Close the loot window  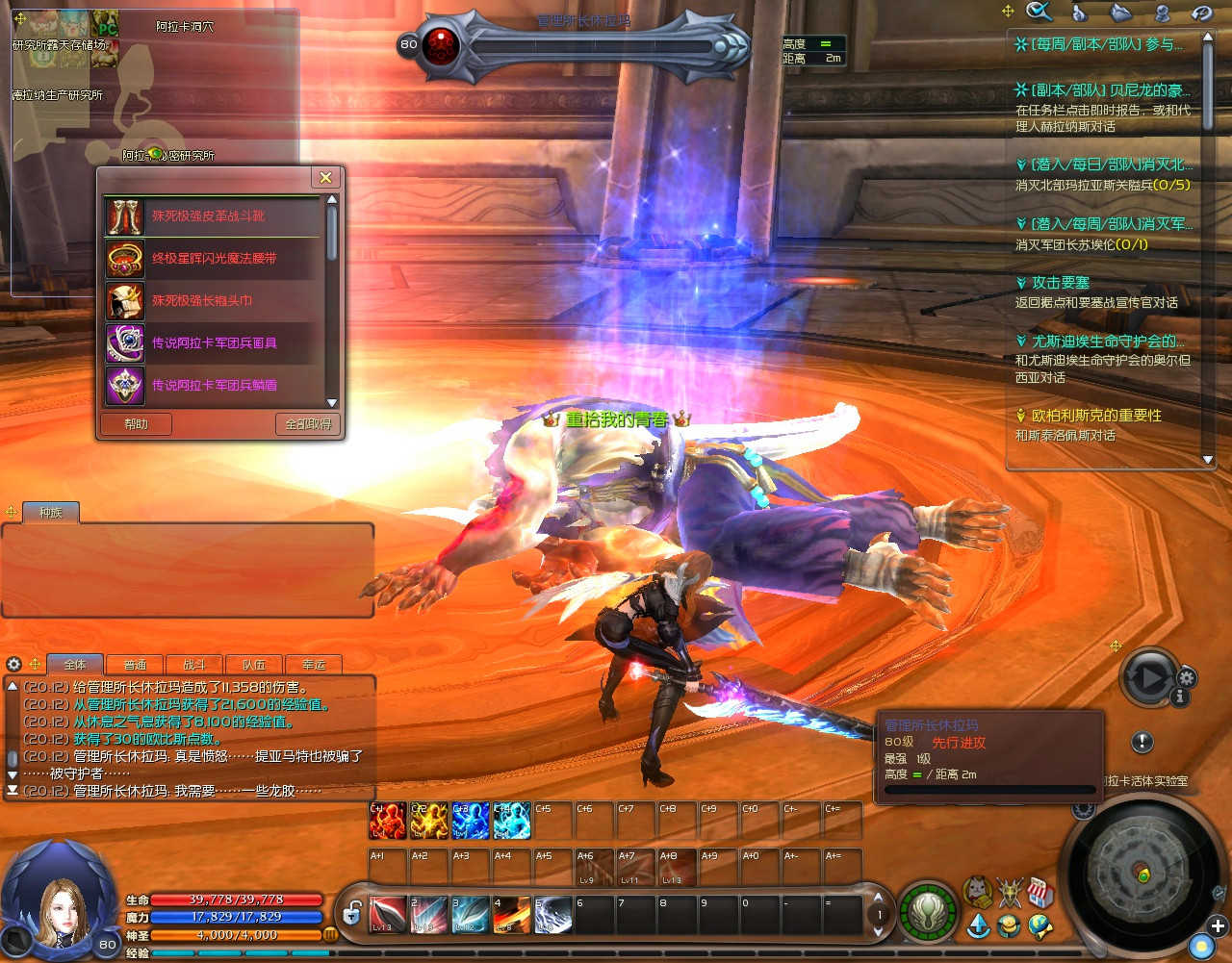(325, 178)
